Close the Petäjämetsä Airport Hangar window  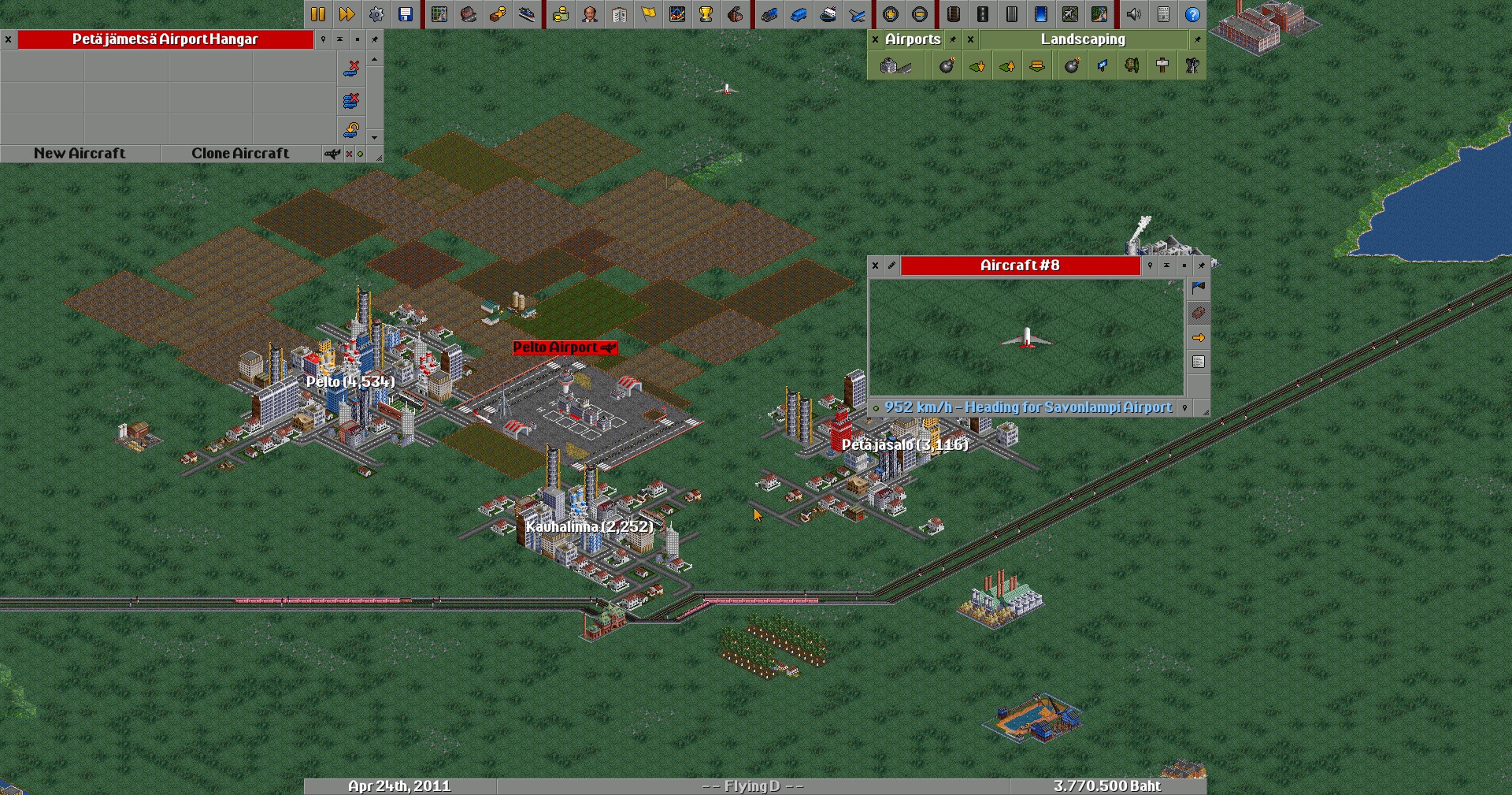point(8,39)
